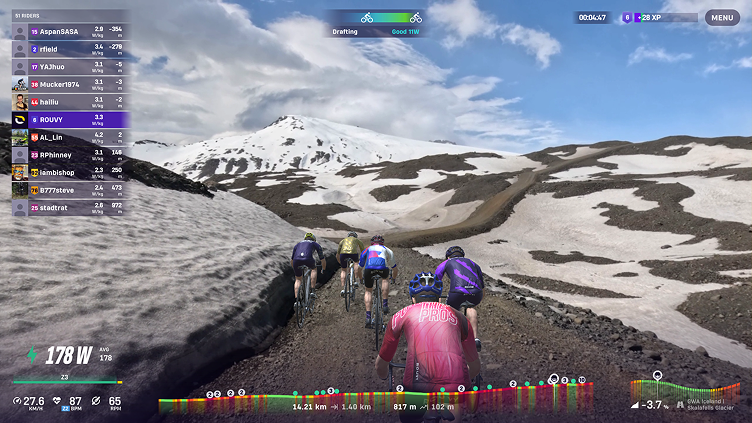Select AL_Lin in the riders list
752x423 pixels.
pyautogui.click(x=69, y=137)
